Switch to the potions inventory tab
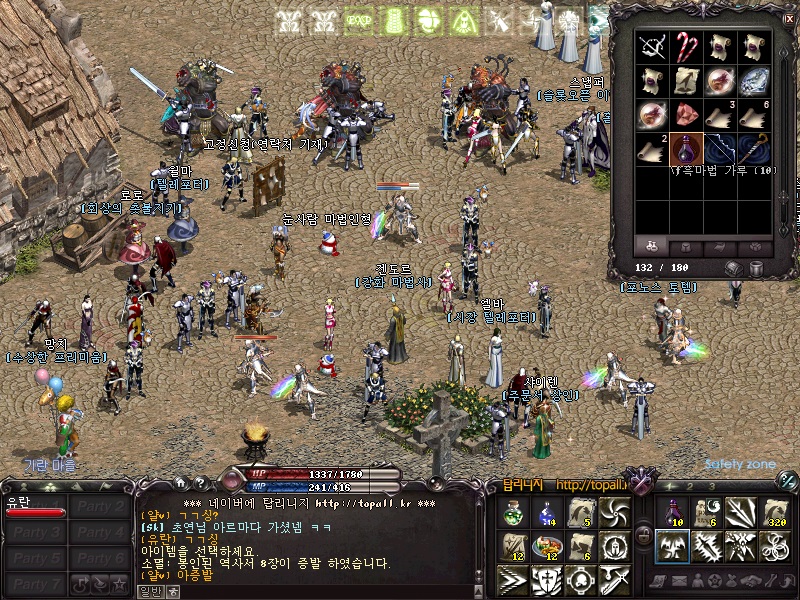The image size is (800, 600). pos(652,246)
